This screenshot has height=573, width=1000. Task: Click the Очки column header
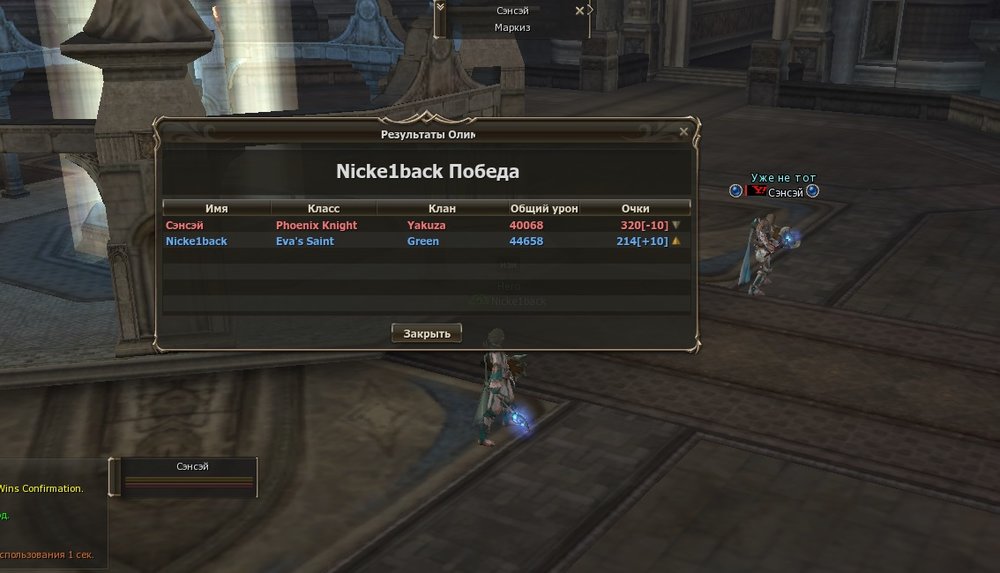coord(635,208)
